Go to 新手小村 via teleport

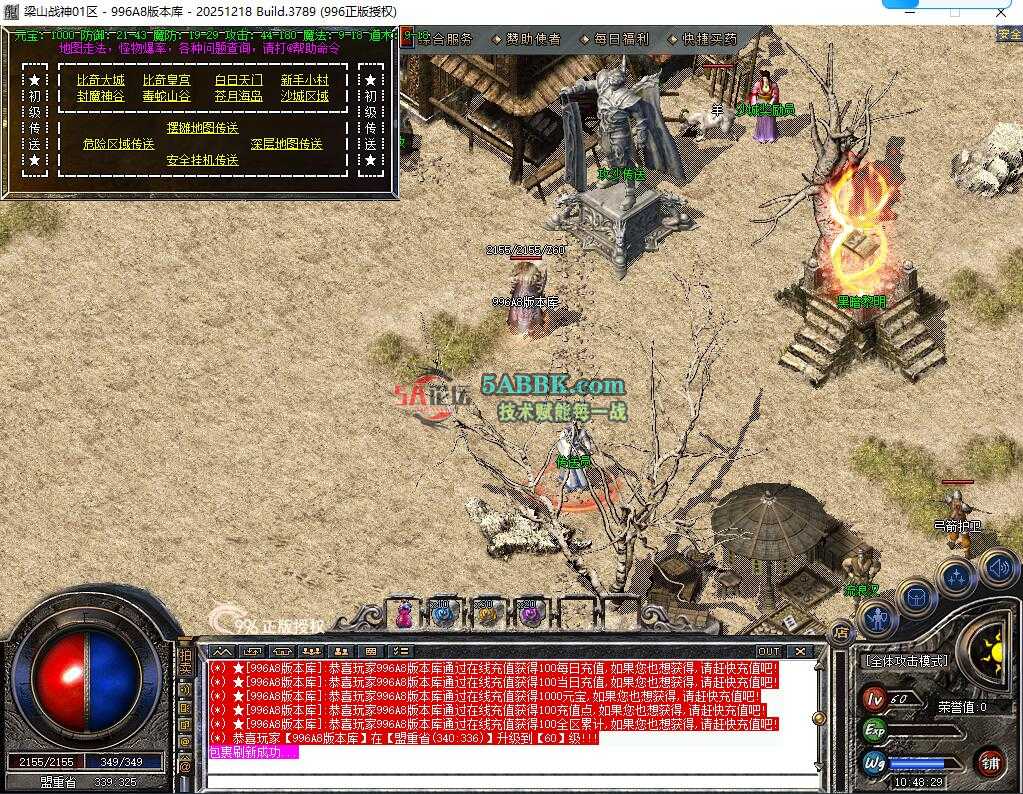(304, 80)
